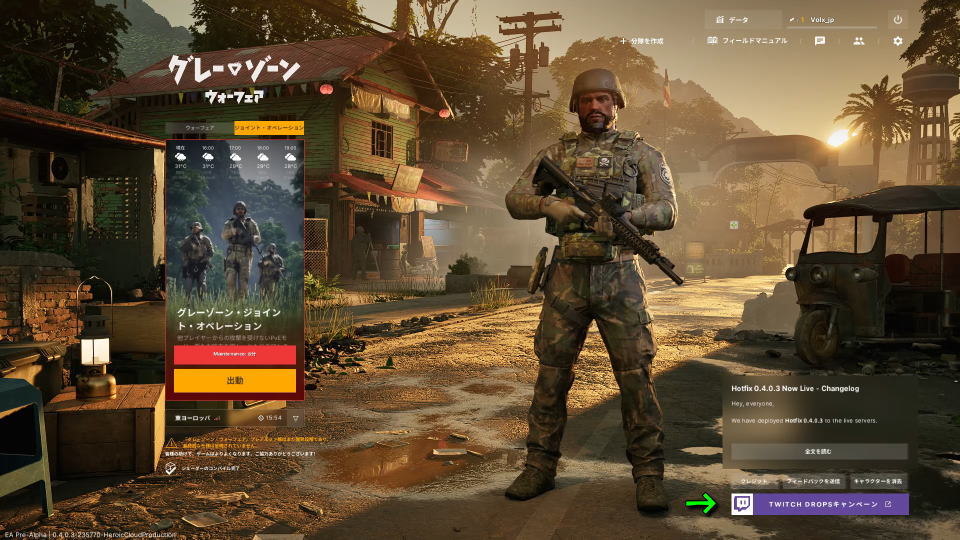Switch to the ウォーフェア mode tab
The width and height of the screenshot is (960, 540).
pos(199,128)
